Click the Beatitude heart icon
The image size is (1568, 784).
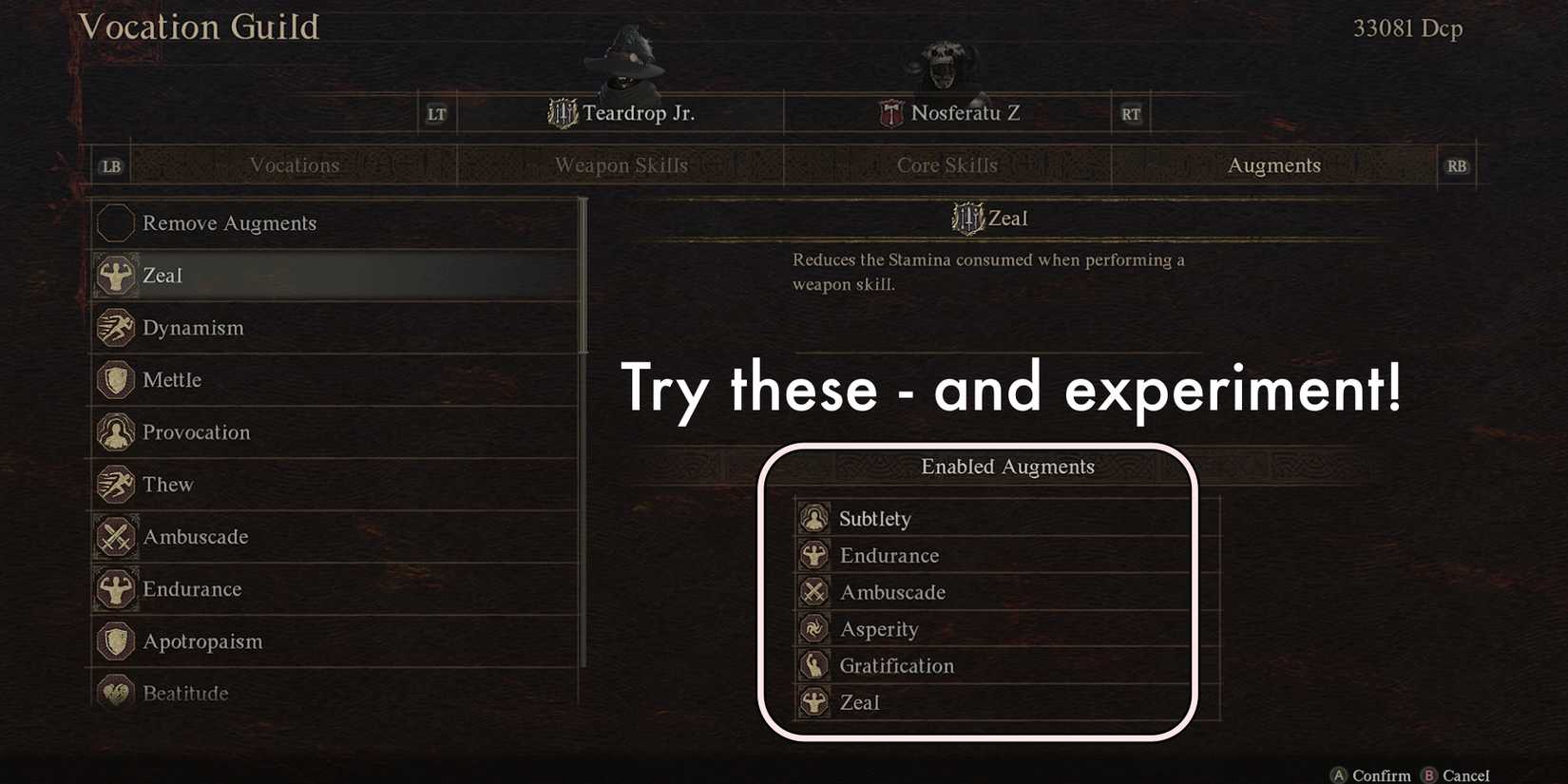coord(115,693)
